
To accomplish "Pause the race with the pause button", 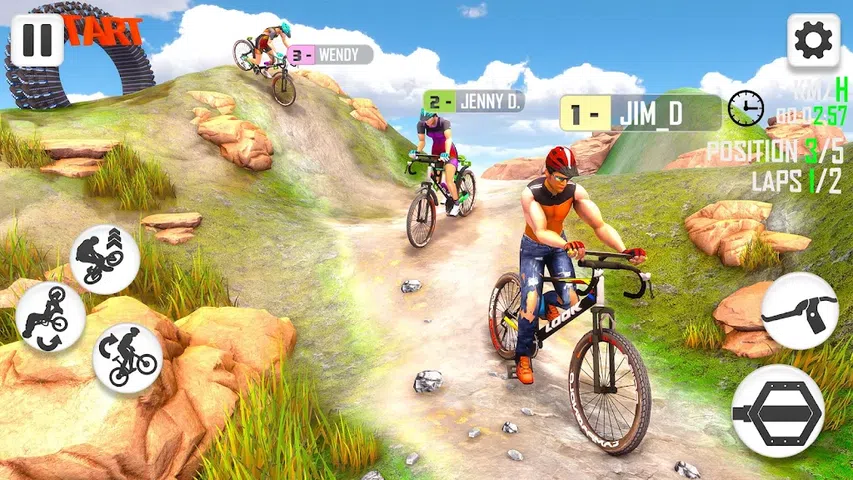I will click(x=37, y=41).
